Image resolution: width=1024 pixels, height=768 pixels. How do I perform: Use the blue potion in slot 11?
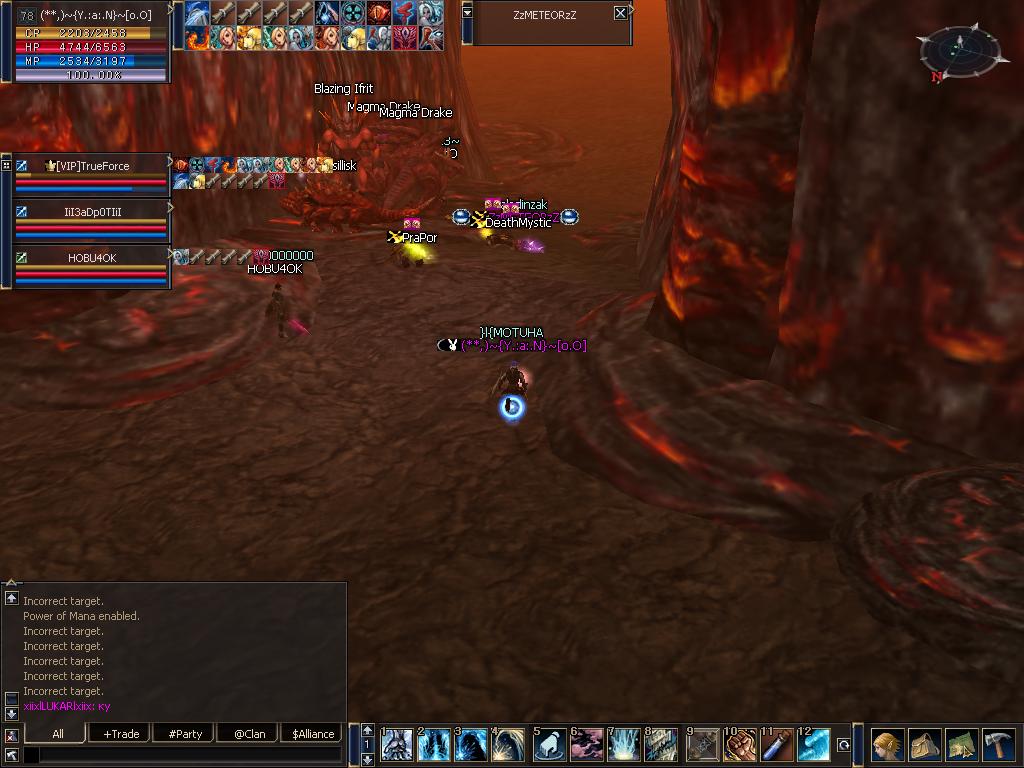(x=776, y=745)
